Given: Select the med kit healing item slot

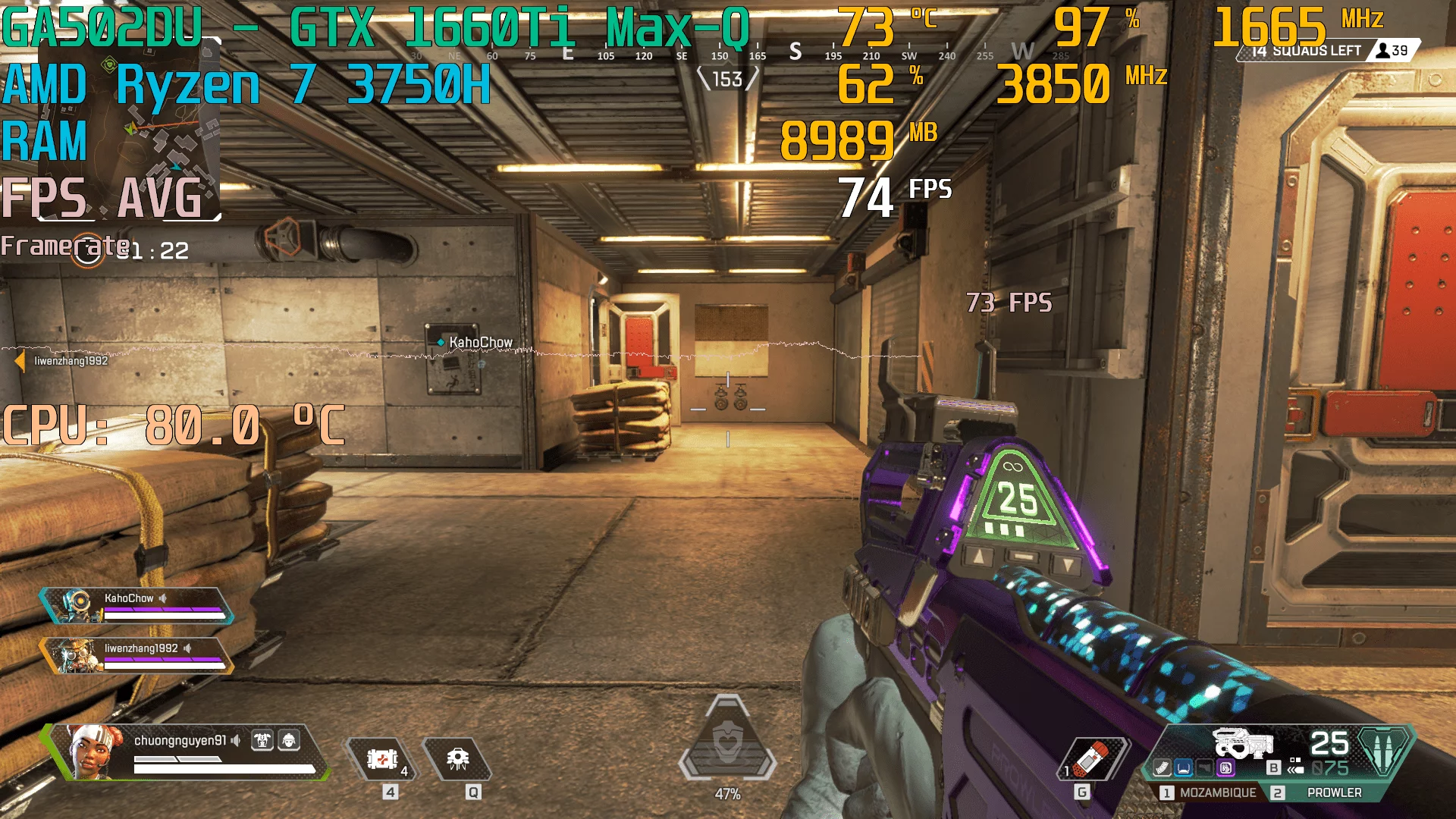Looking at the screenshot, I should click(382, 759).
